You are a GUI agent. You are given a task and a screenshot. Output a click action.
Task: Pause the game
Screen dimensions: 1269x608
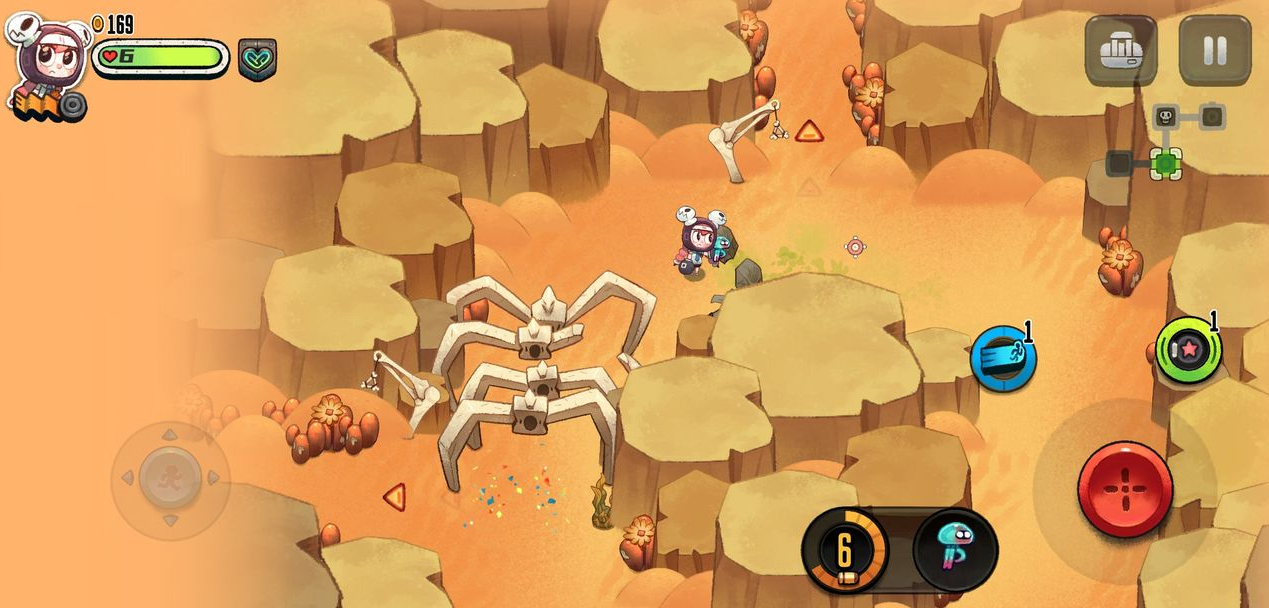click(x=1214, y=50)
